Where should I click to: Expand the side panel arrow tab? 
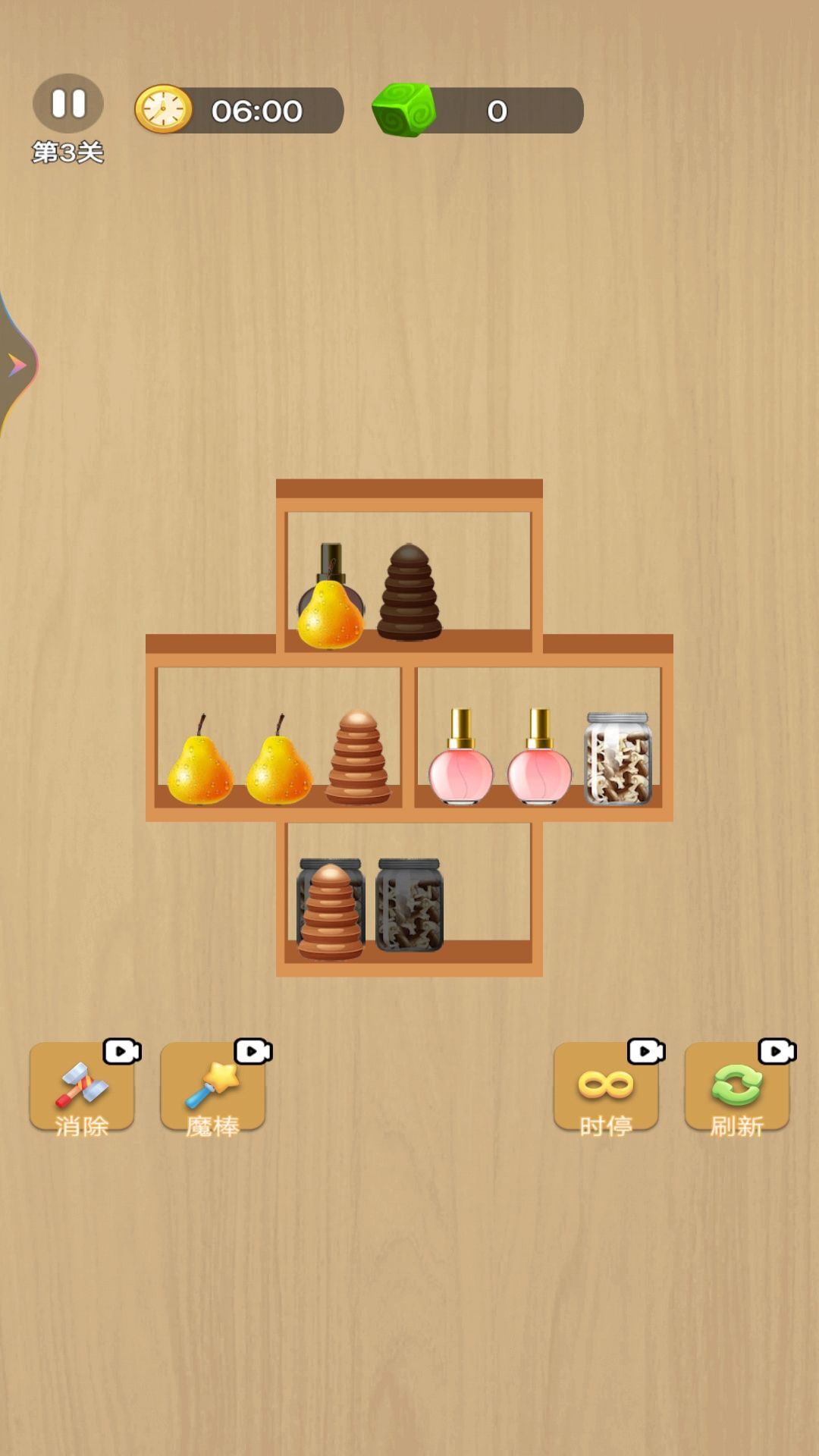pos(17,365)
